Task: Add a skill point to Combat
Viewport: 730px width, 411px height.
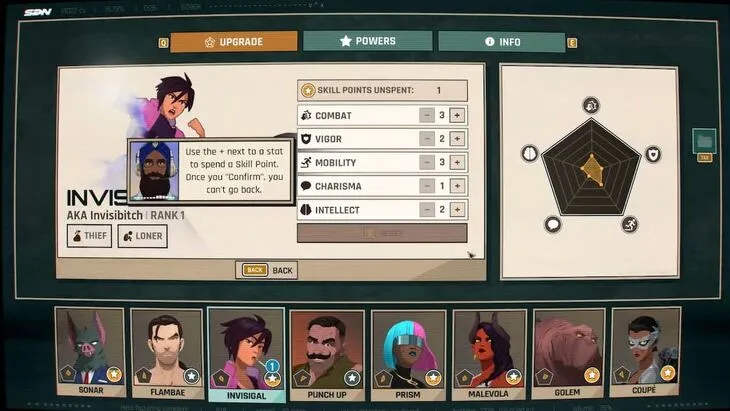Action: pyautogui.click(x=457, y=115)
